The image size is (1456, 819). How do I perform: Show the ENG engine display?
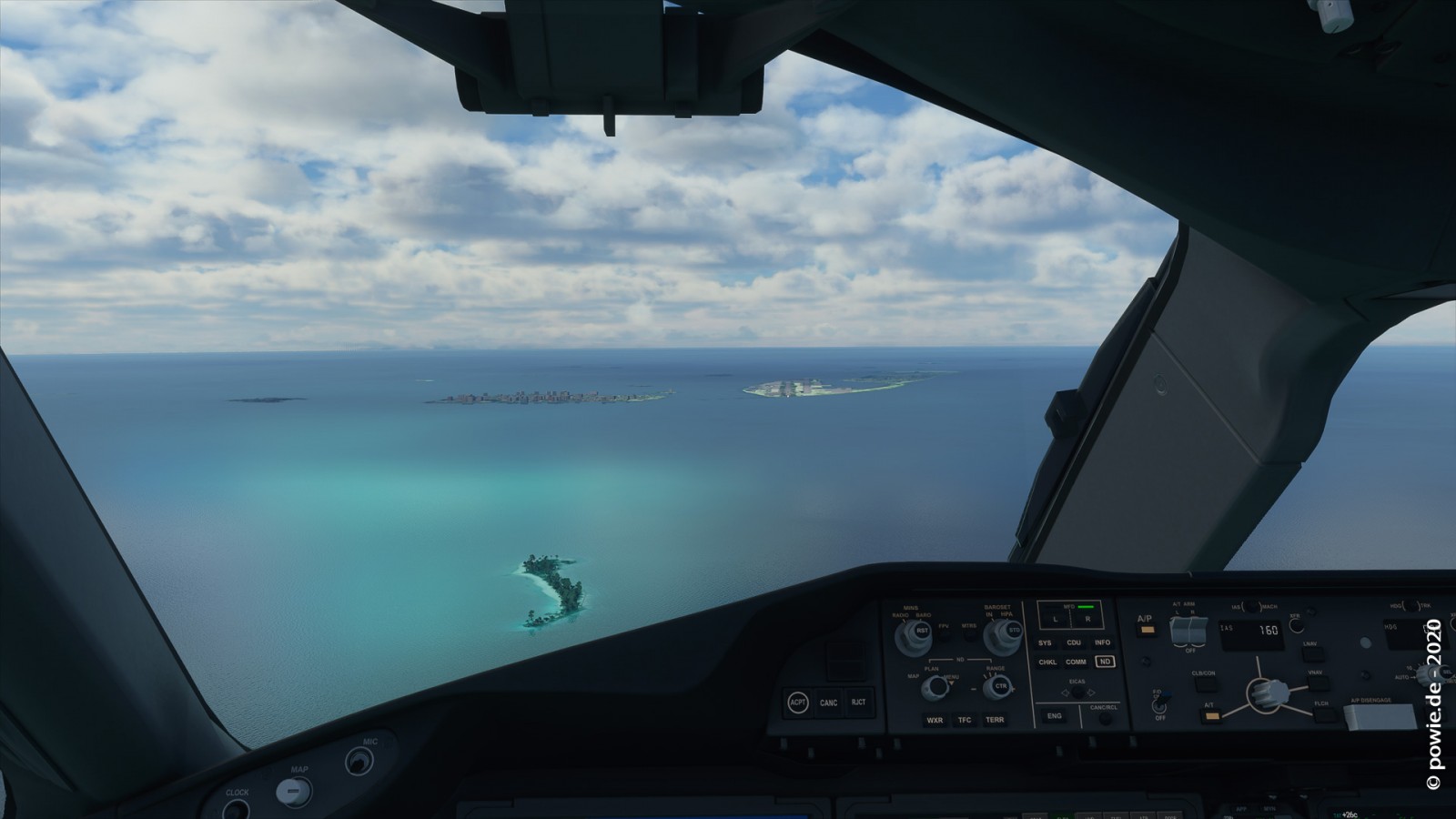tap(1054, 716)
